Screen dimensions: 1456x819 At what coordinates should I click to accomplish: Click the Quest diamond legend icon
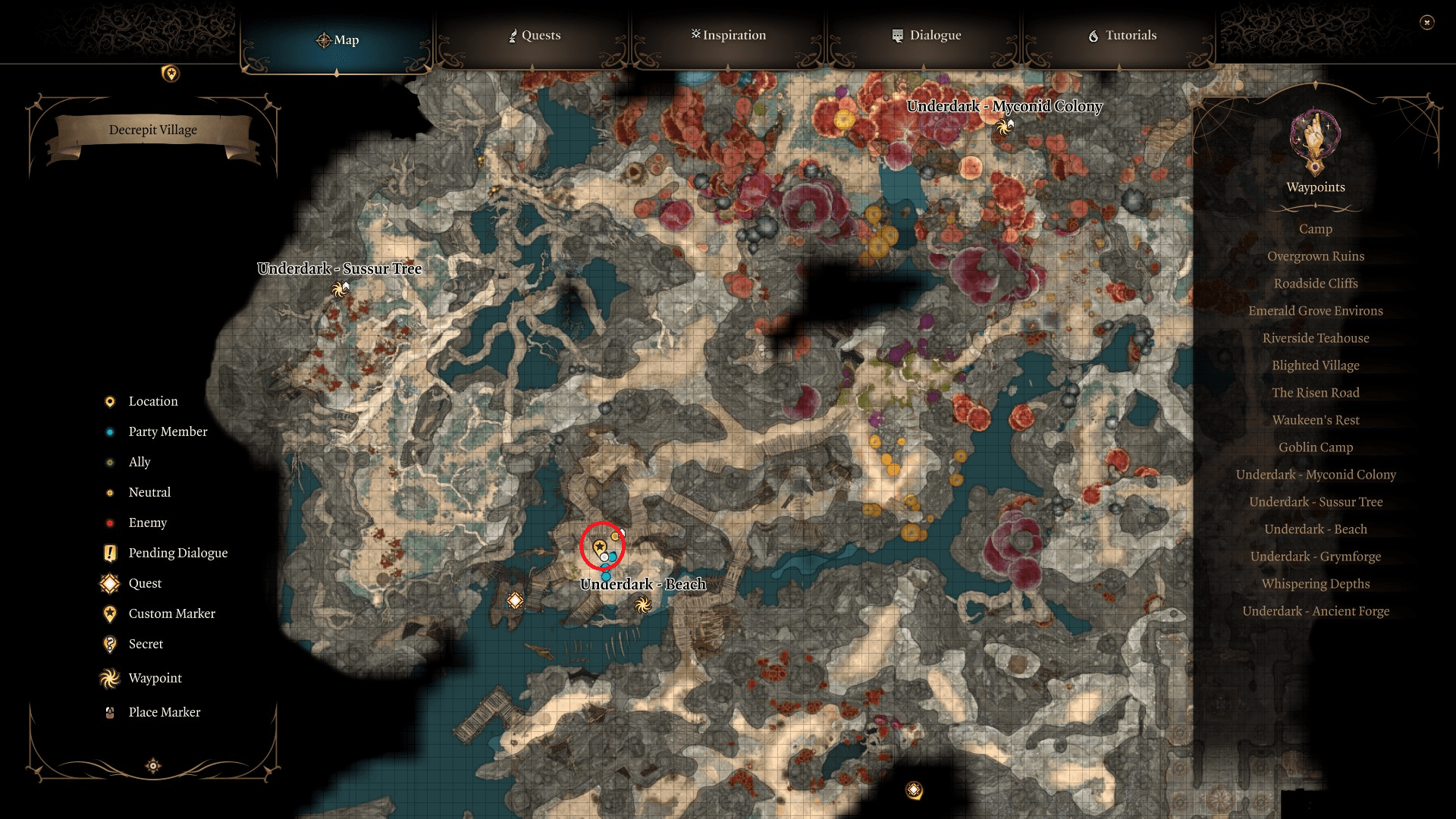click(x=109, y=583)
